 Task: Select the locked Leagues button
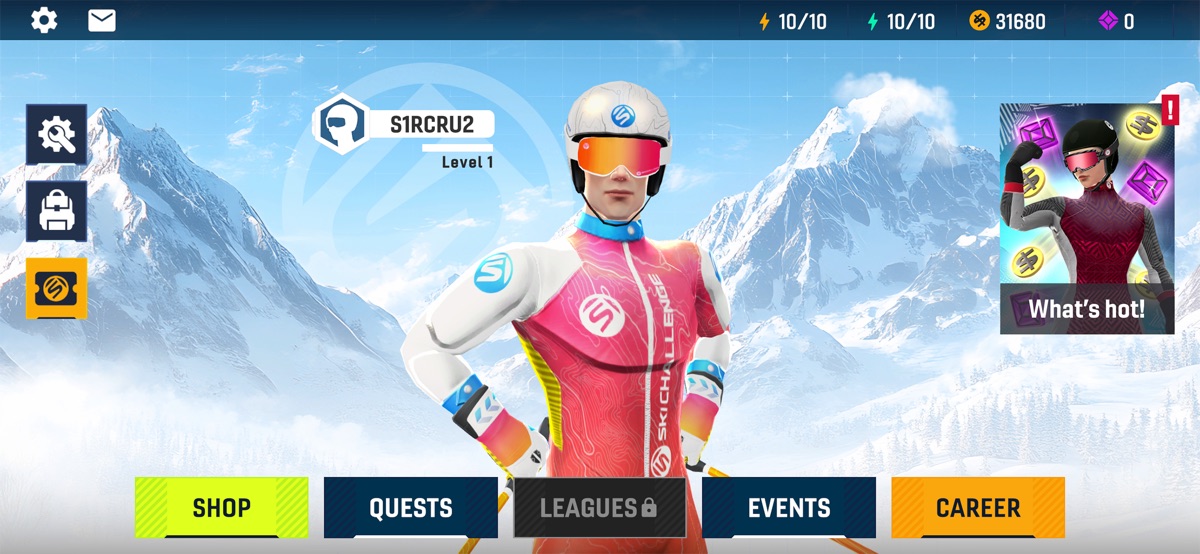point(599,507)
